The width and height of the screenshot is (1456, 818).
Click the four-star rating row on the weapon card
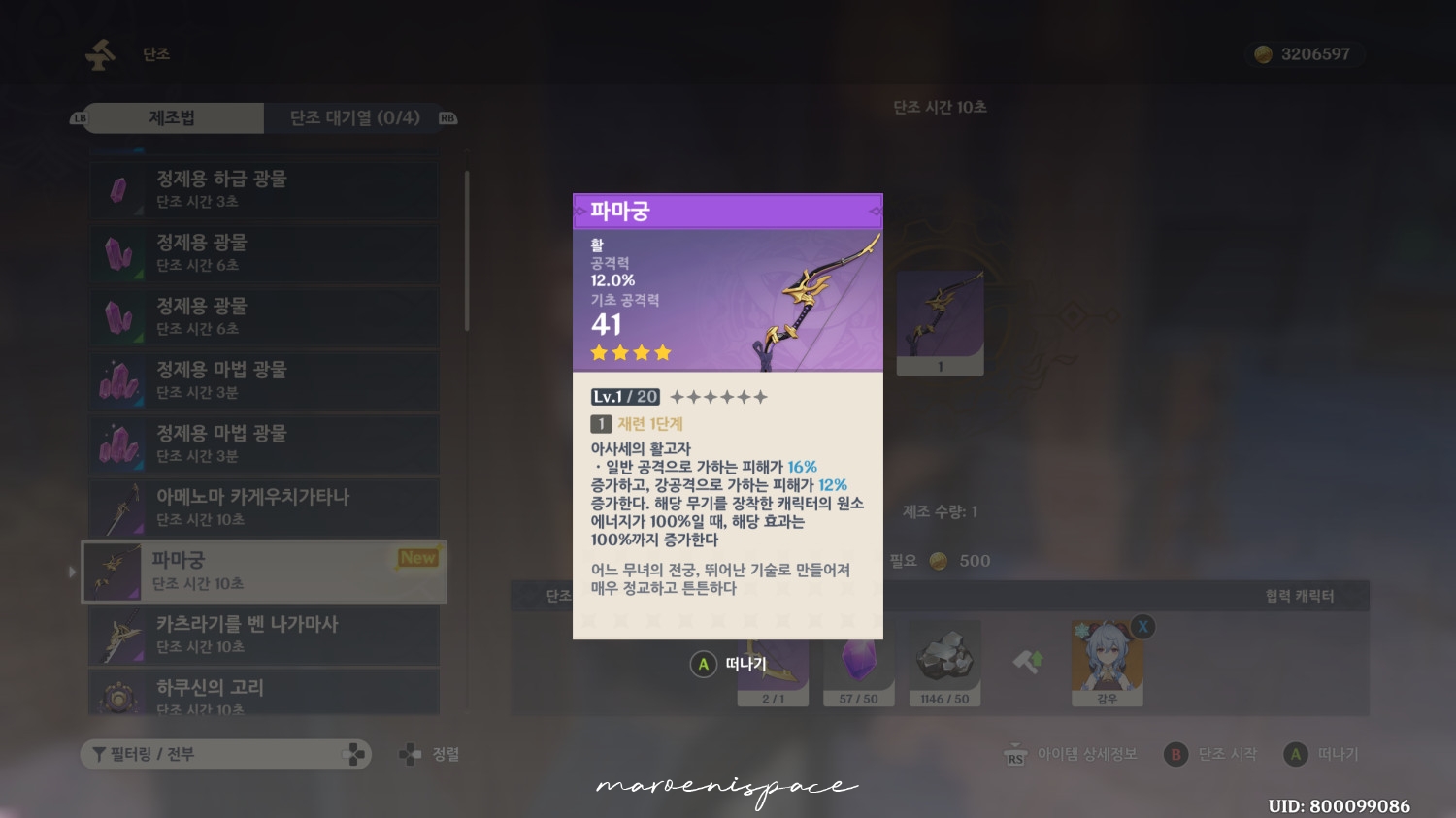[x=630, y=352]
